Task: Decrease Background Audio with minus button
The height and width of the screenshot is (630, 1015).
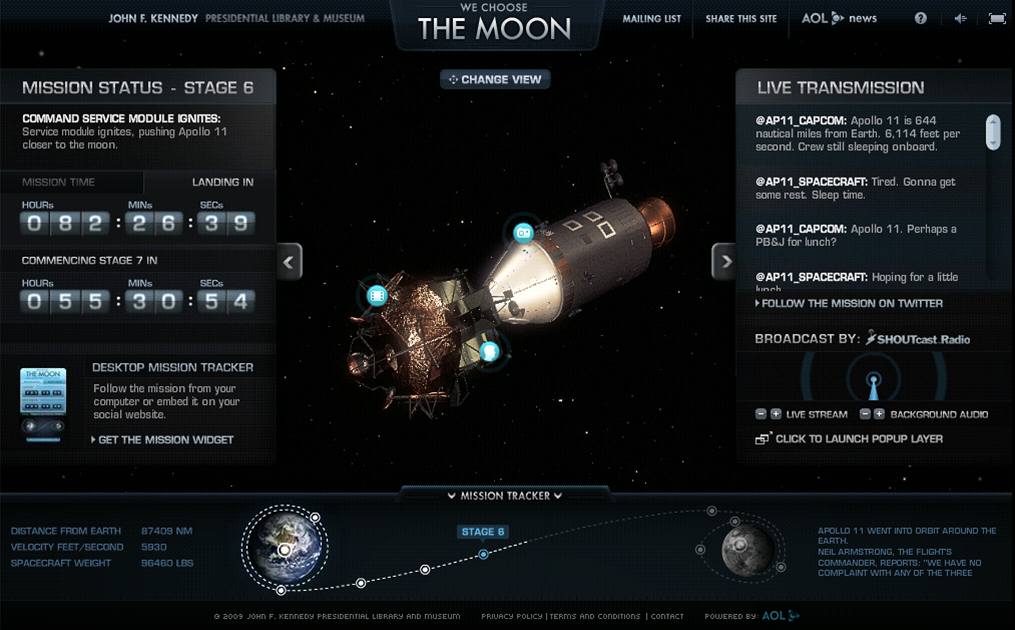Action: [x=862, y=414]
